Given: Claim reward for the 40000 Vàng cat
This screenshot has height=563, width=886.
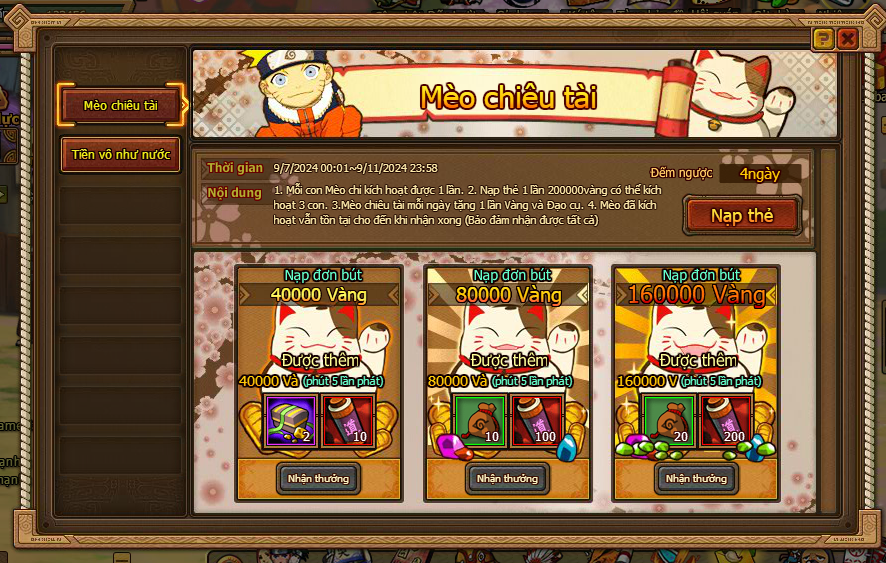Looking at the screenshot, I should tap(318, 478).
